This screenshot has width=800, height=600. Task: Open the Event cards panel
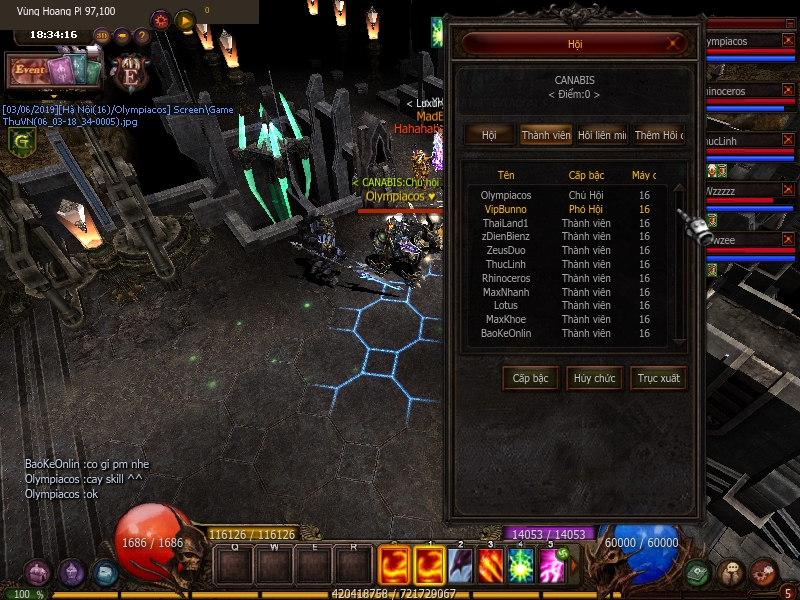click(x=56, y=70)
